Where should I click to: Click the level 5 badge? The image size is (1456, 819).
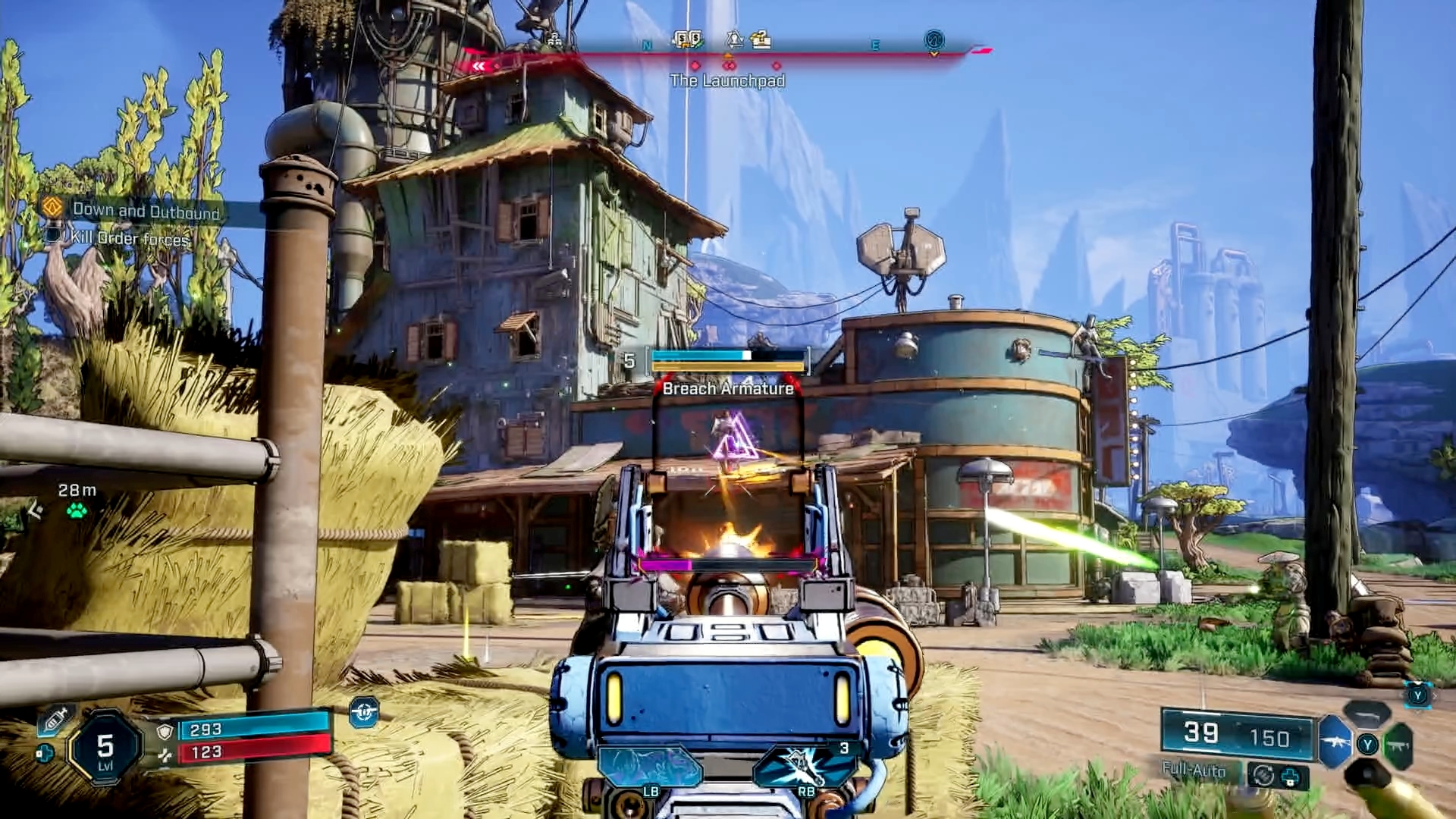pyautogui.click(x=105, y=749)
